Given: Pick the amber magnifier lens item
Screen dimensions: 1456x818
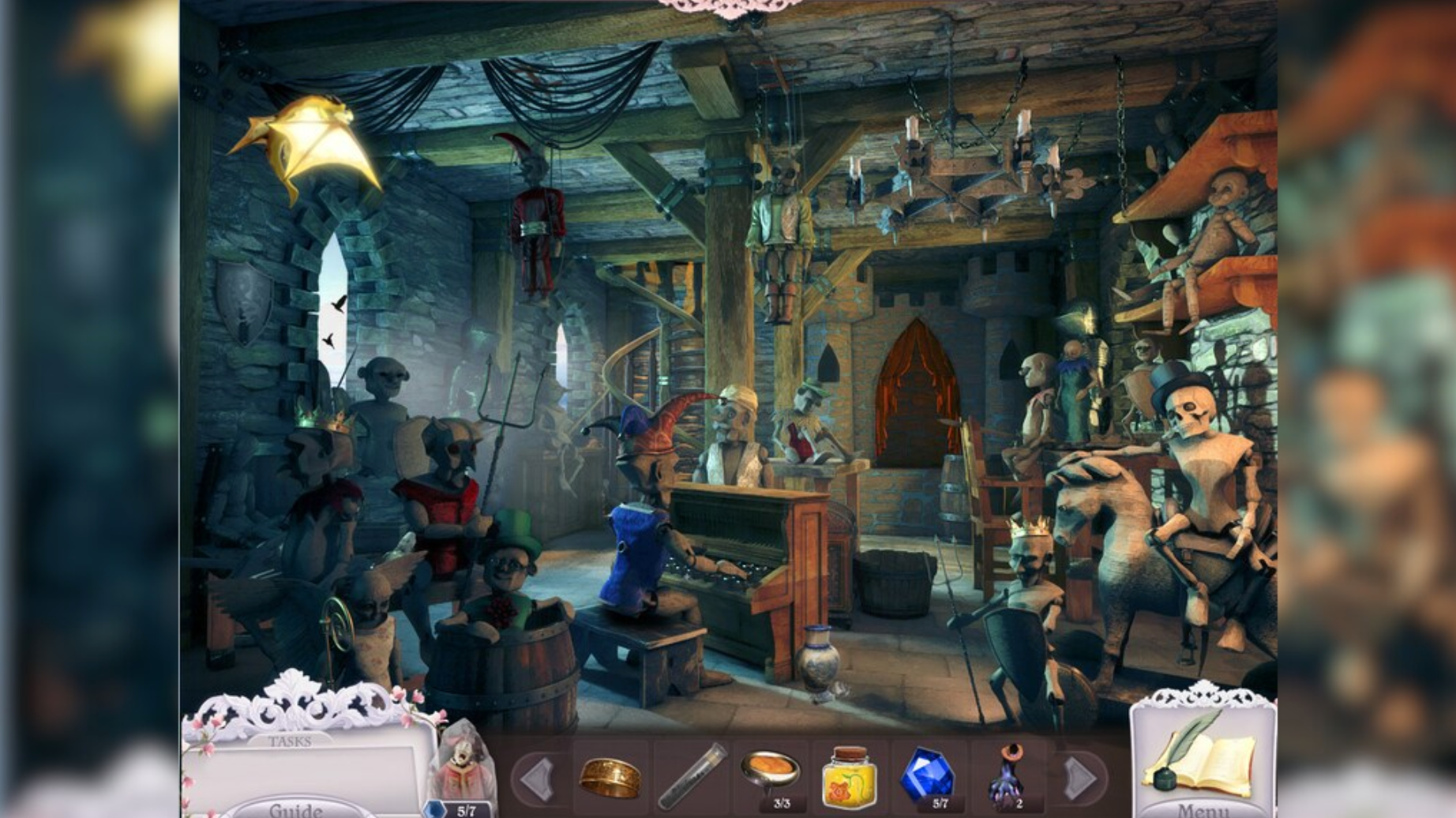Looking at the screenshot, I should tap(771, 772).
